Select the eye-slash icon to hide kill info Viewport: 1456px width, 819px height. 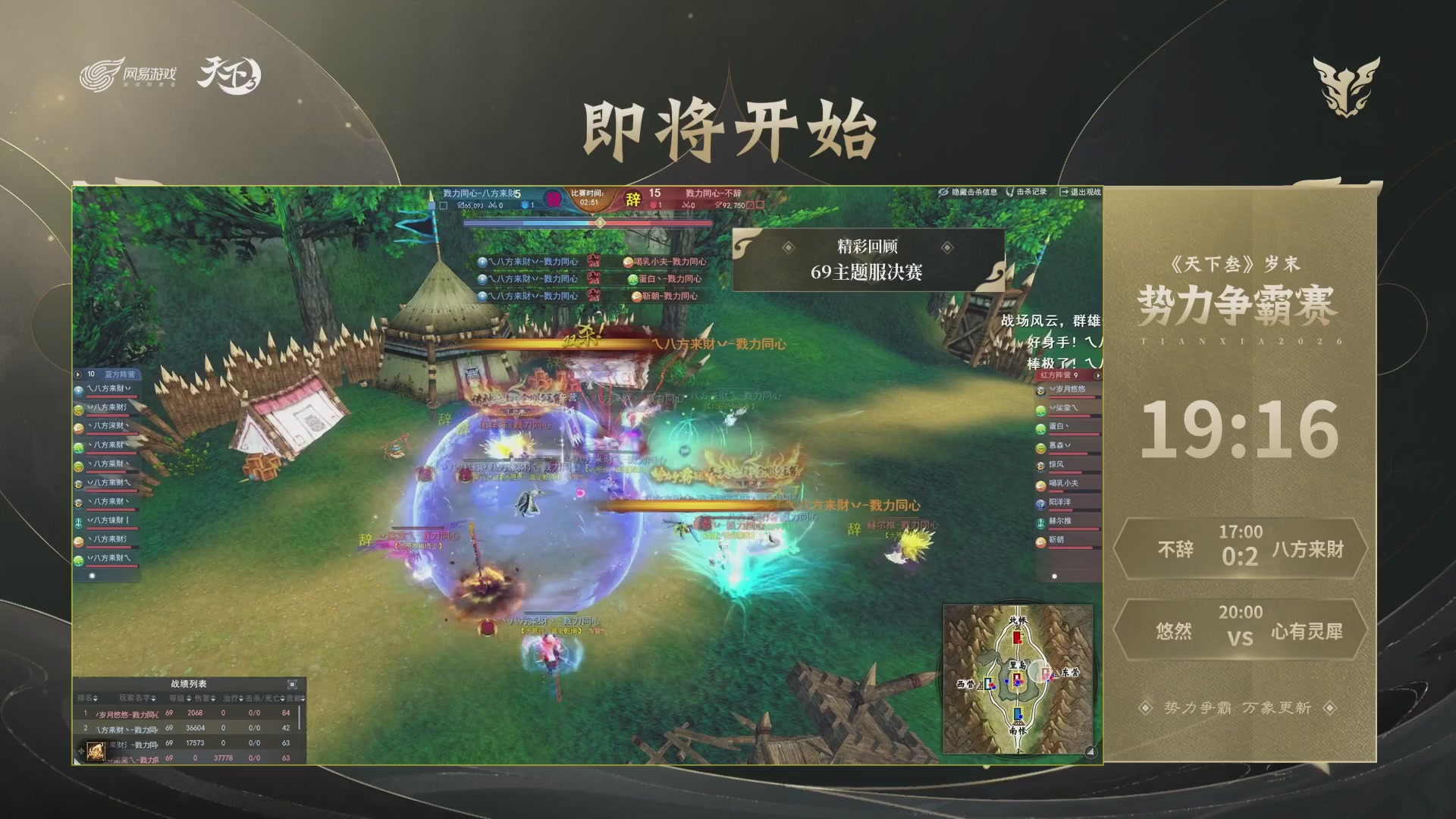click(944, 193)
